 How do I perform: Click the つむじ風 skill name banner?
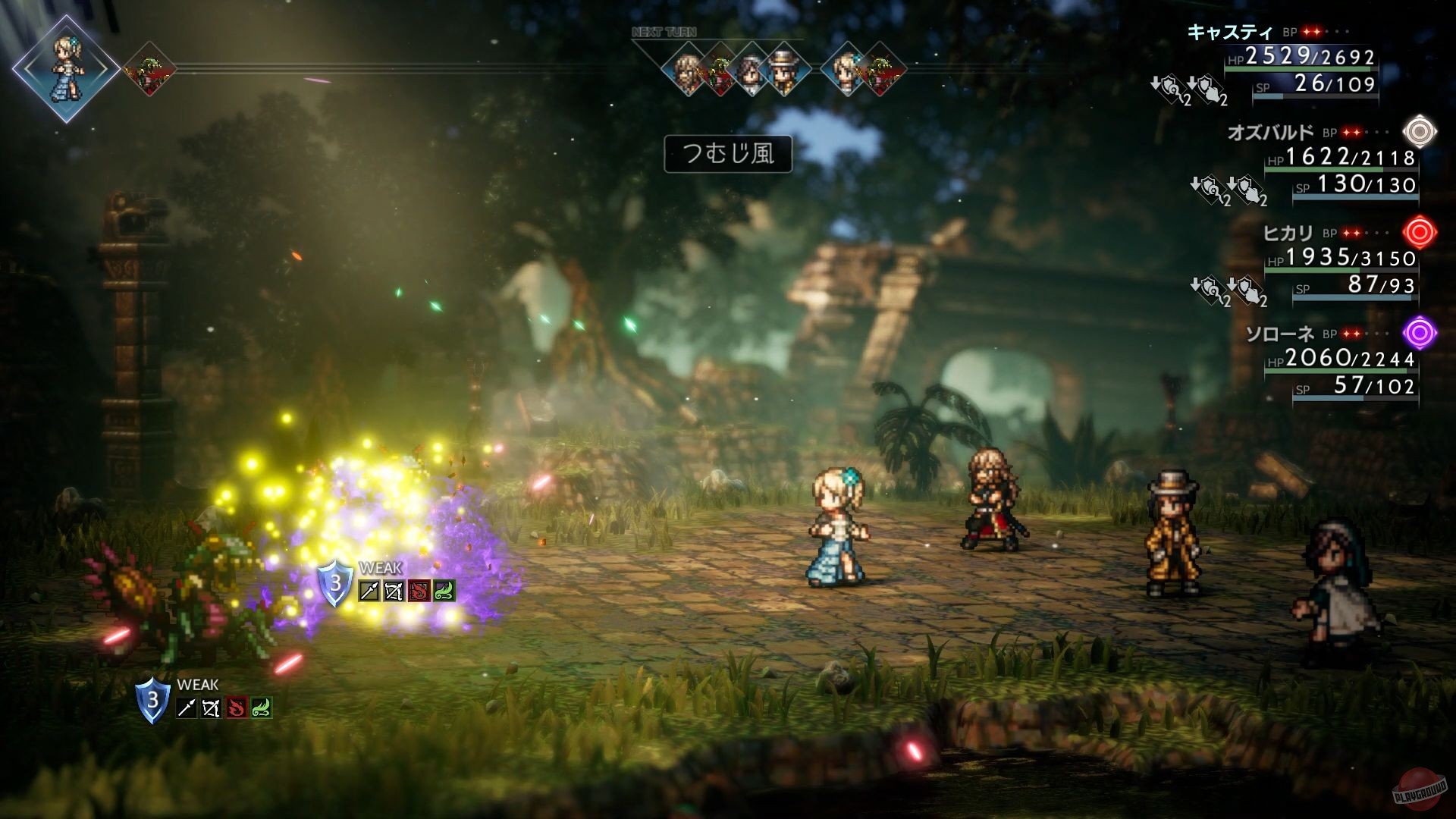pos(728,153)
